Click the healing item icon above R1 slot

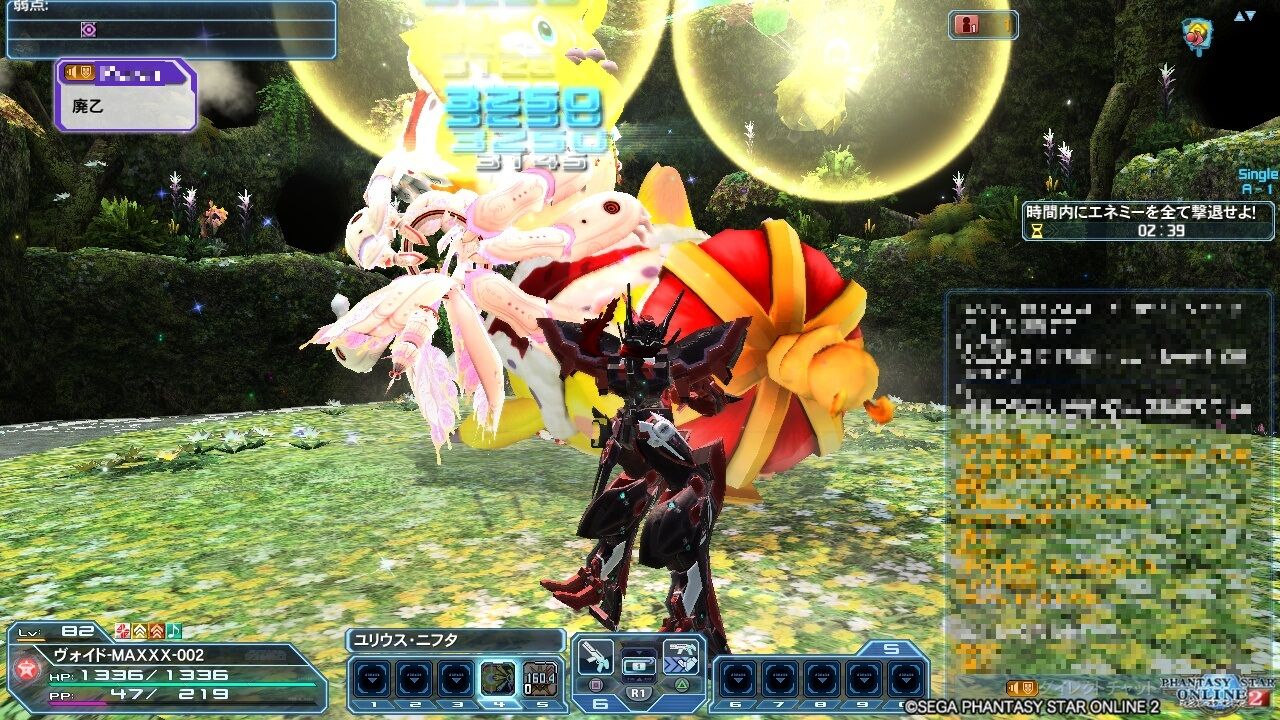(x=637, y=665)
